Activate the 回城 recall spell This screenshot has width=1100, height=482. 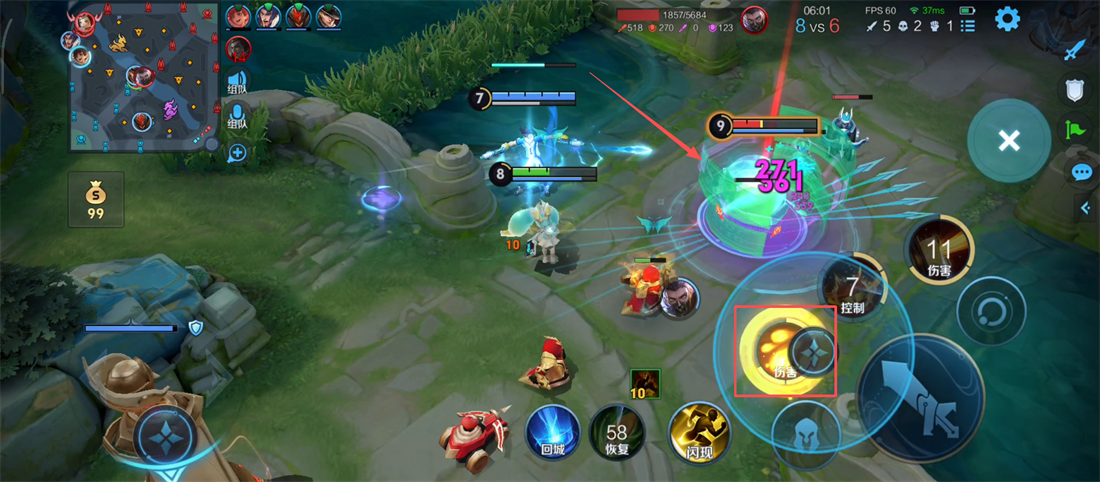point(553,431)
